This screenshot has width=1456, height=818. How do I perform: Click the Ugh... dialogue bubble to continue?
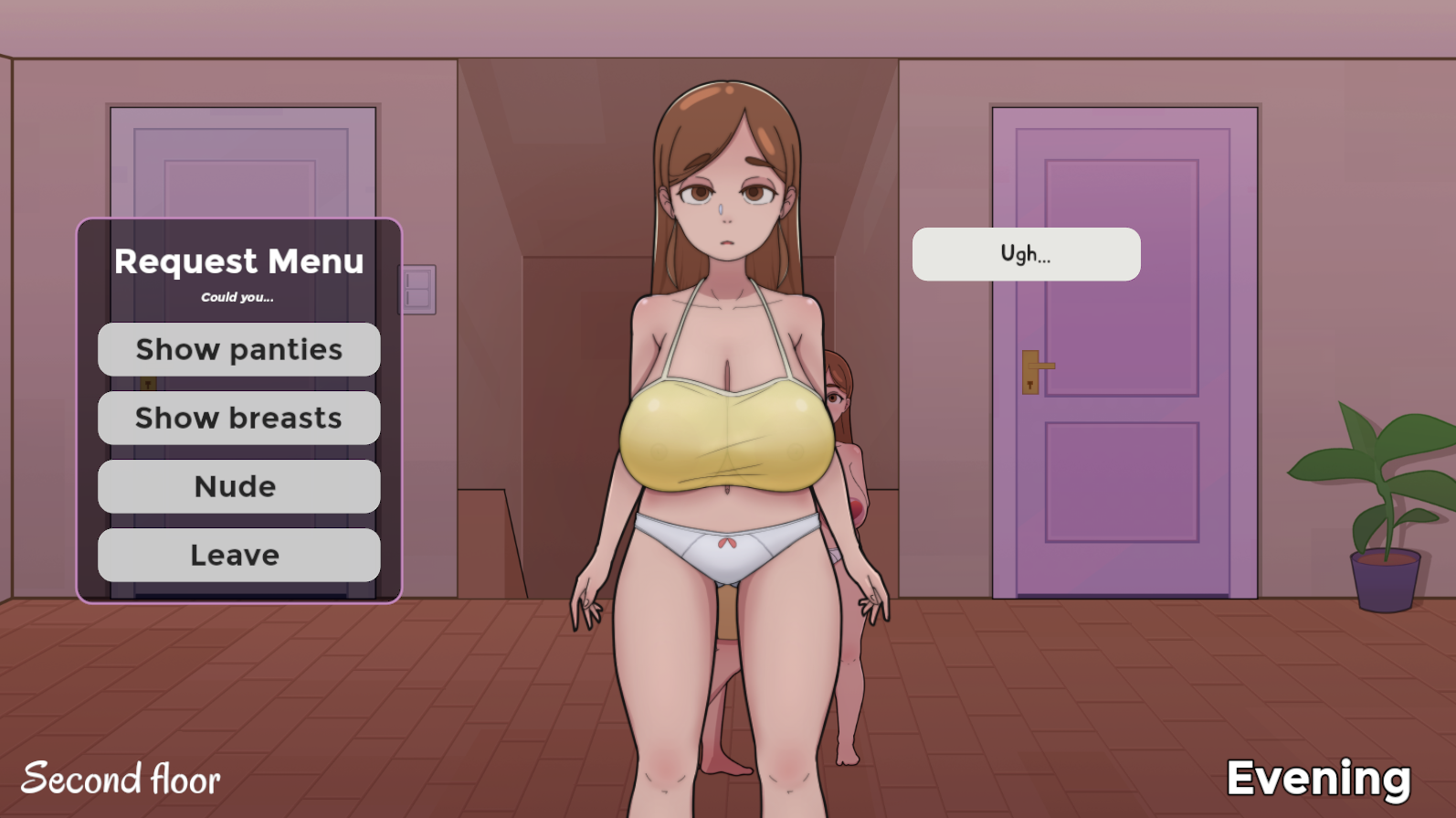click(1025, 253)
